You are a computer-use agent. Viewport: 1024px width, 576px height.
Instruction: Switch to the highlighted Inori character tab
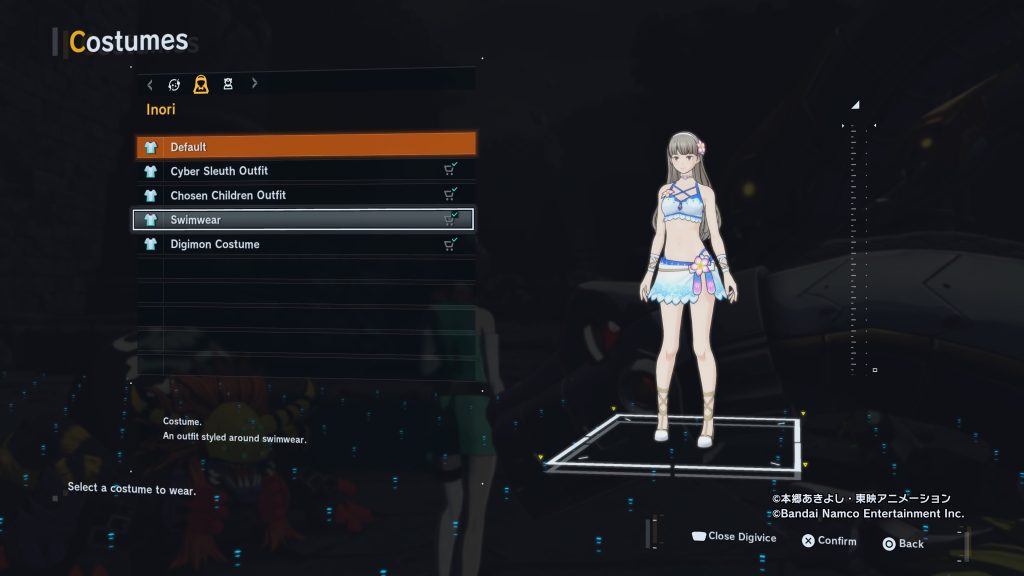coord(201,84)
